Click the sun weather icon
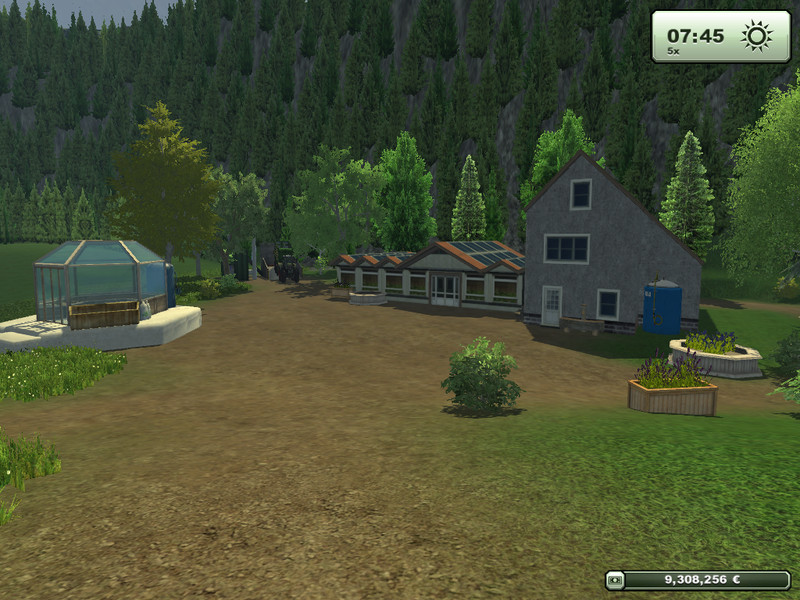 tap(756, 37)
